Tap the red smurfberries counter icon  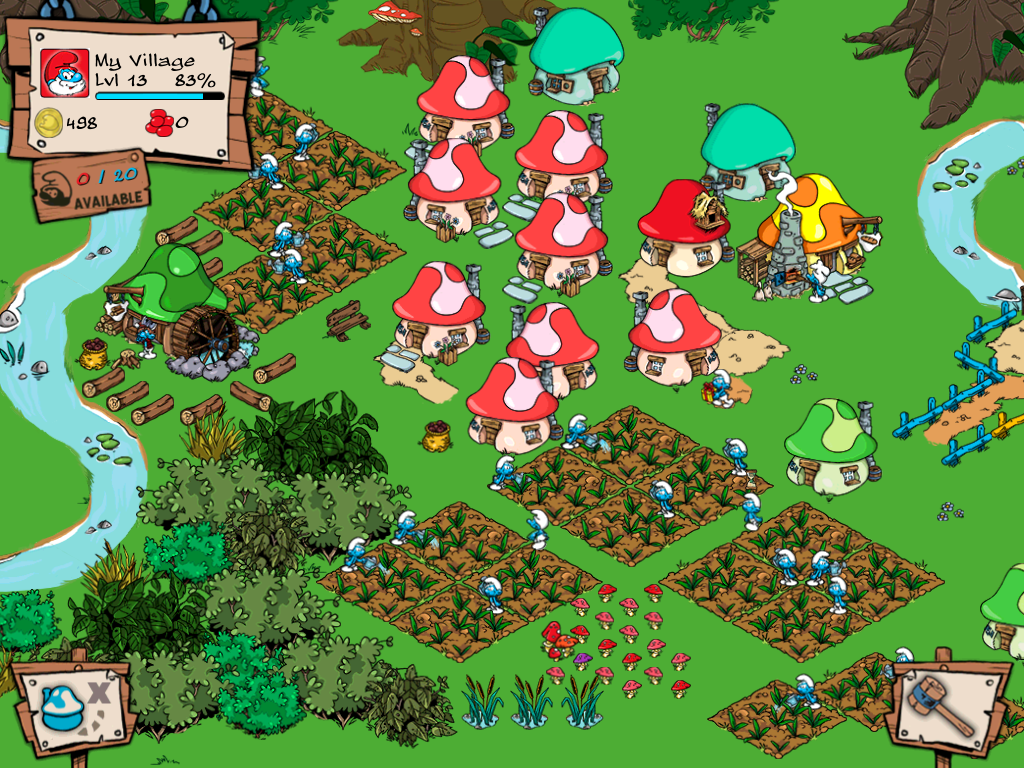[159, 123]
